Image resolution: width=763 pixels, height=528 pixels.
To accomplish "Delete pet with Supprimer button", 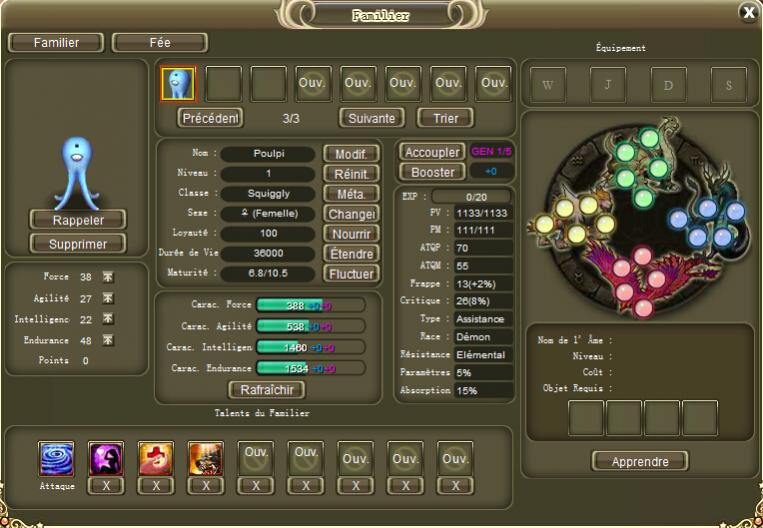I will tap(78, 243).
